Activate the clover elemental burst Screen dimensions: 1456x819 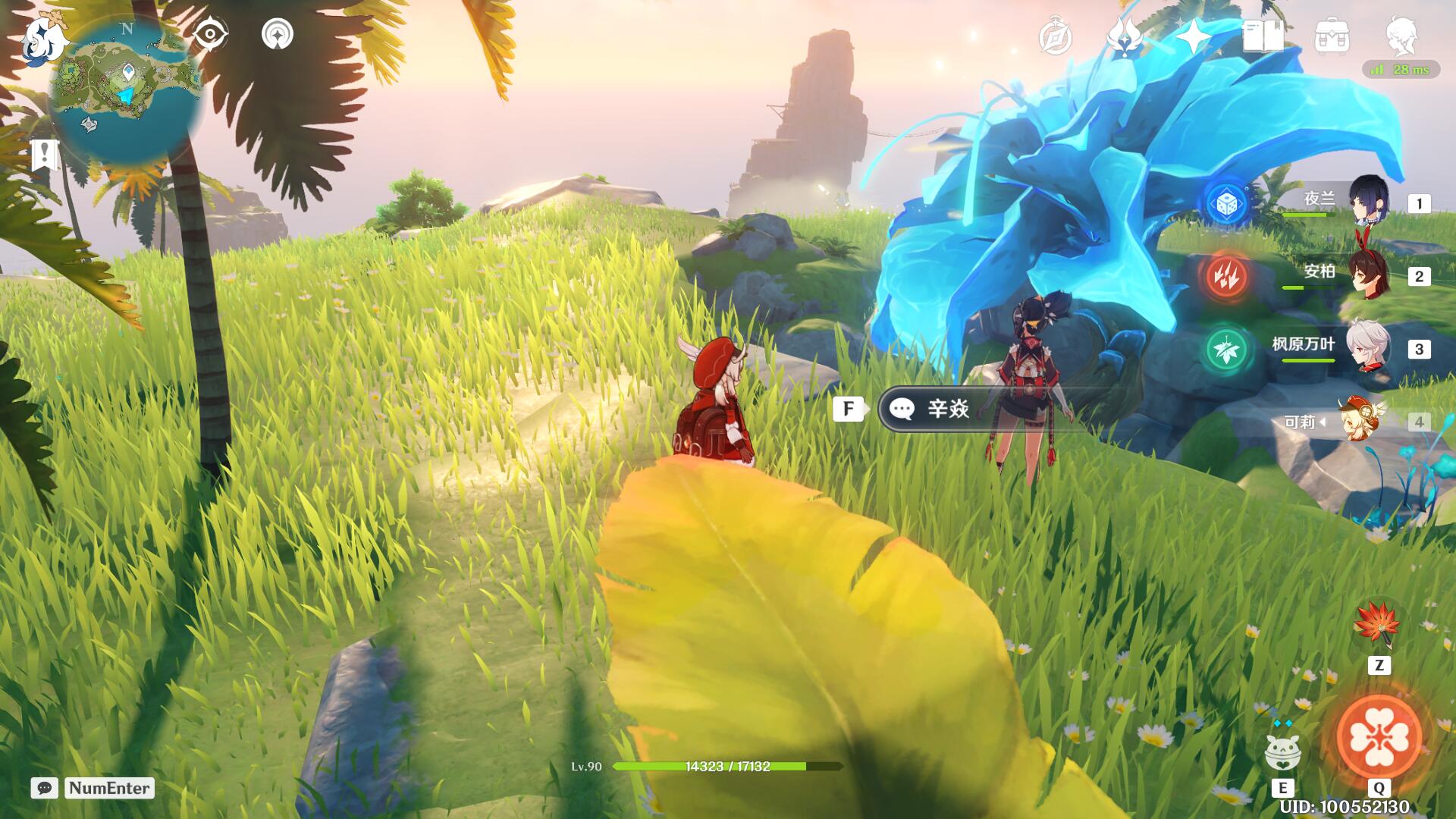(1379, 737)
